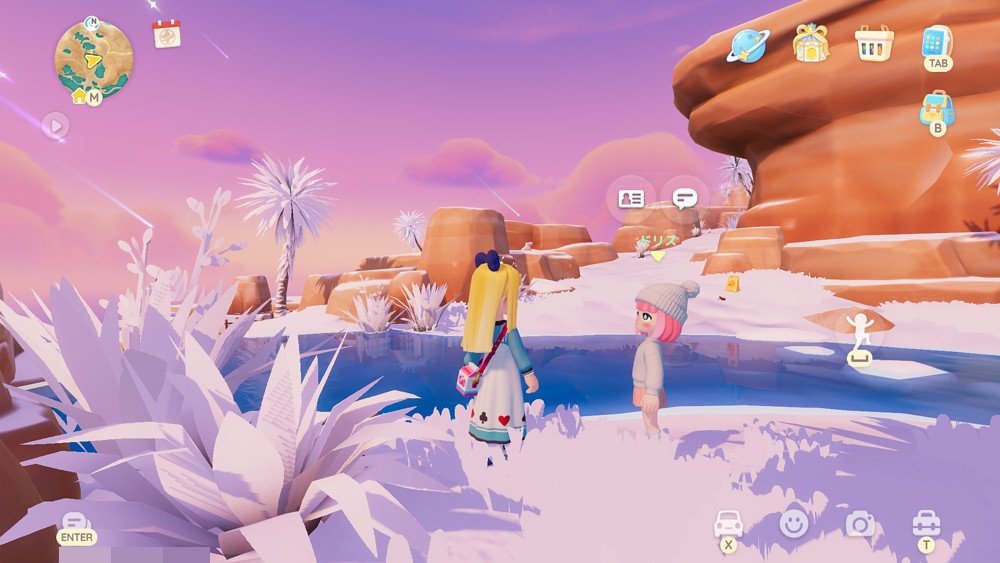Start a chat with the nearby player

pos(685,198)
